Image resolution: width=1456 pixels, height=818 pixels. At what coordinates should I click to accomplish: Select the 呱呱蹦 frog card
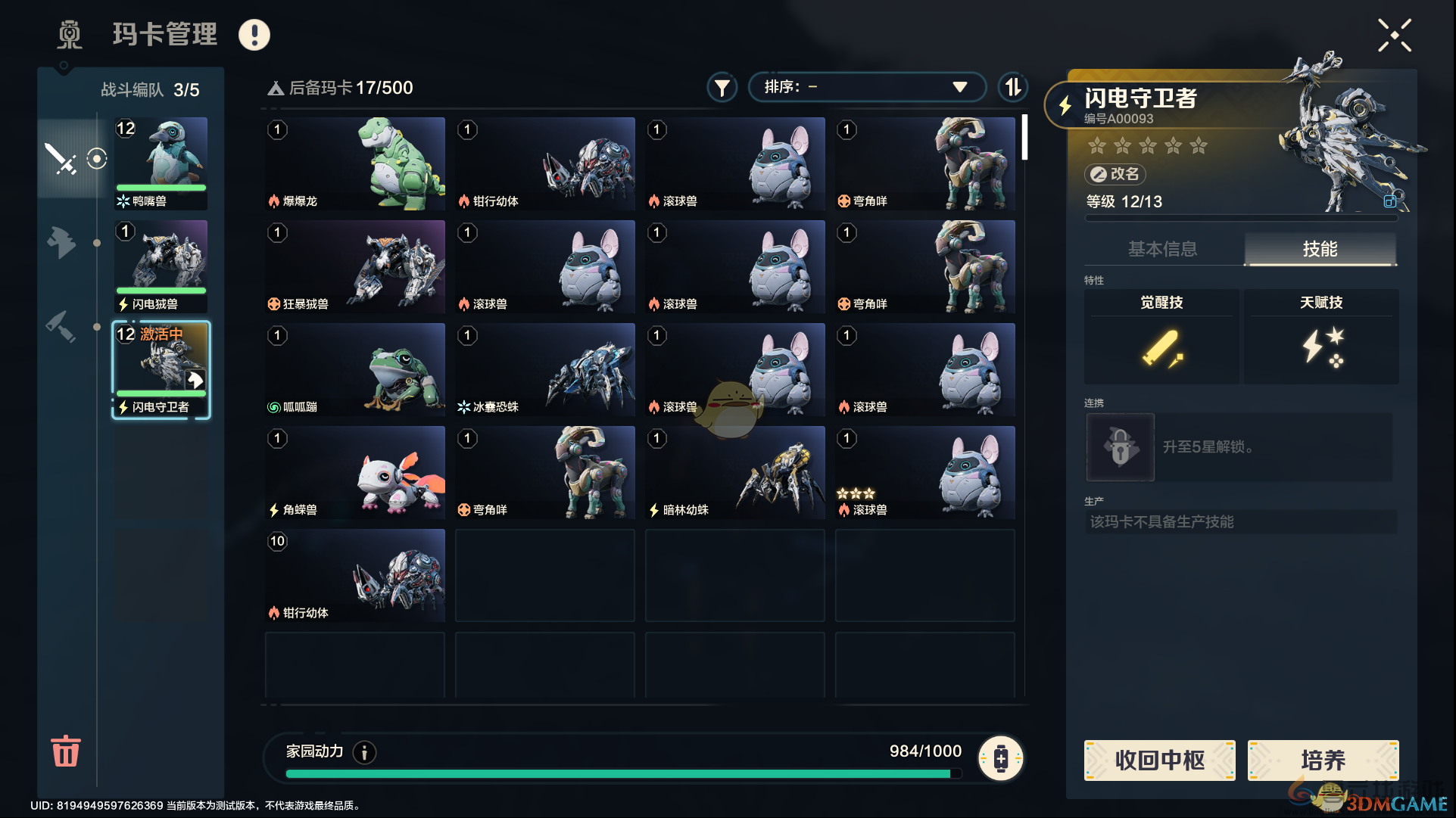pos(355,369)
